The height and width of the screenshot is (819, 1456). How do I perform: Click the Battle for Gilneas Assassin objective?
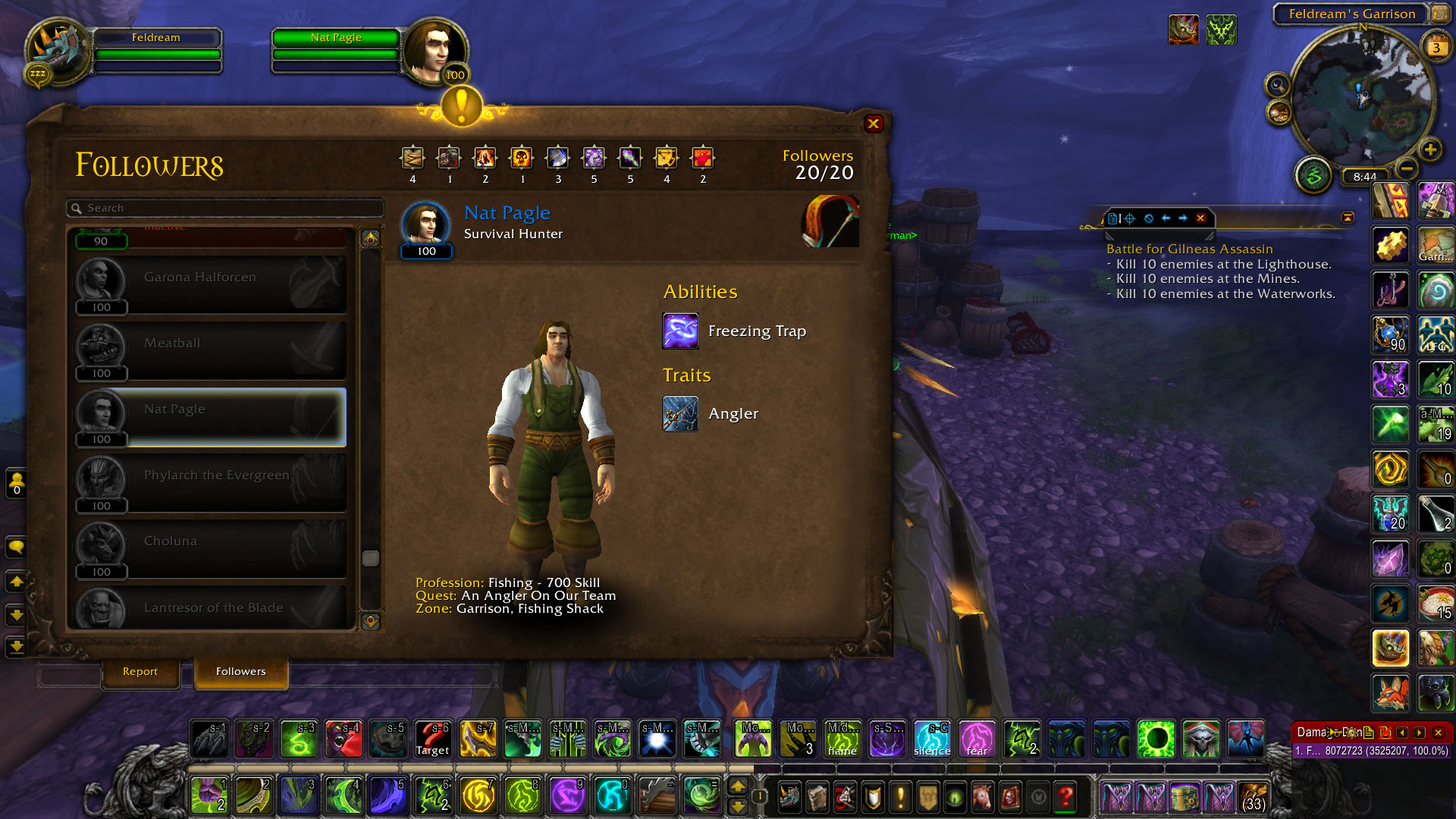pyautogui.click(x=1189, y=249)
